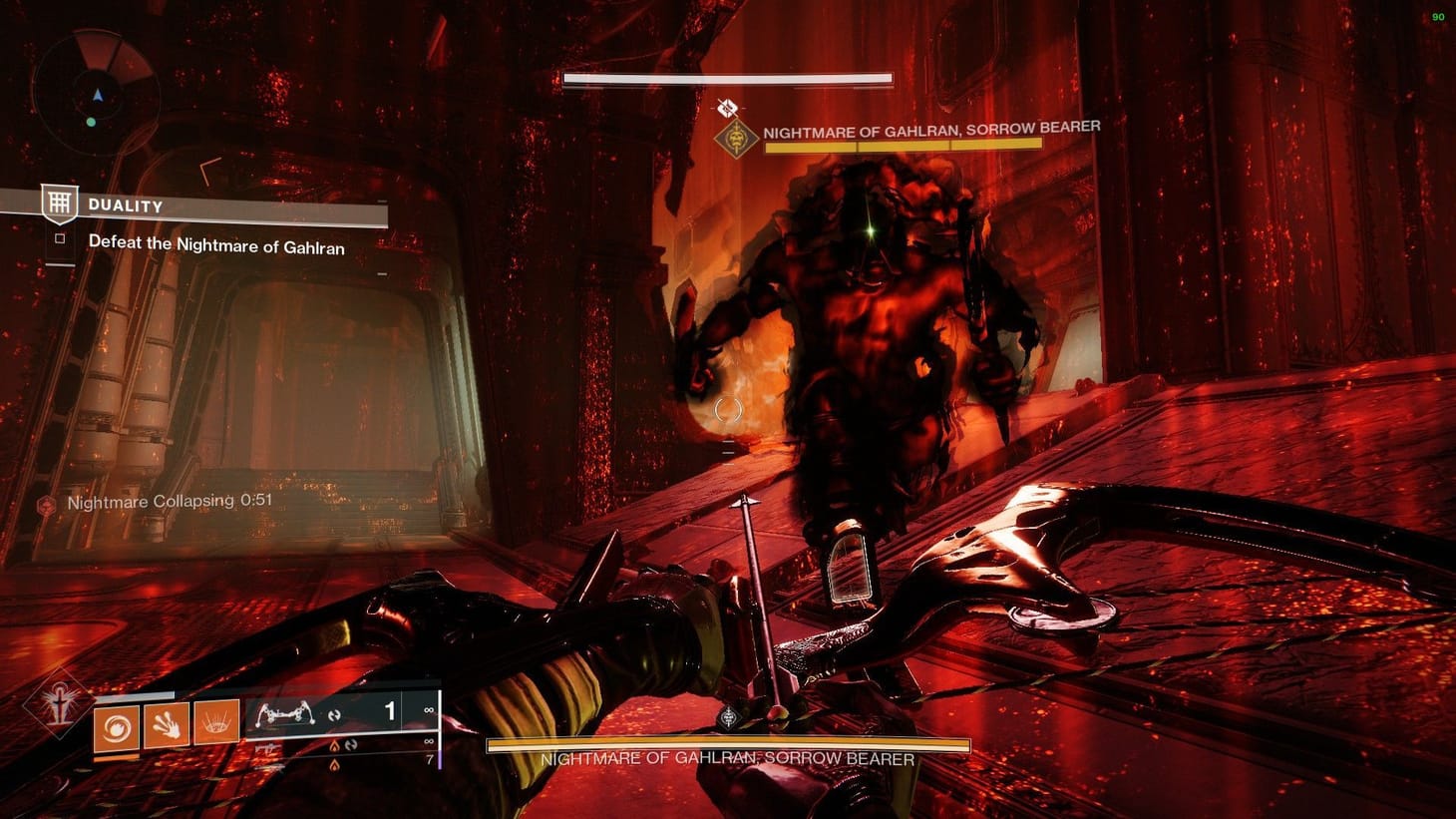
Task: Click the center aiming reticle
Action: [728, 409]
